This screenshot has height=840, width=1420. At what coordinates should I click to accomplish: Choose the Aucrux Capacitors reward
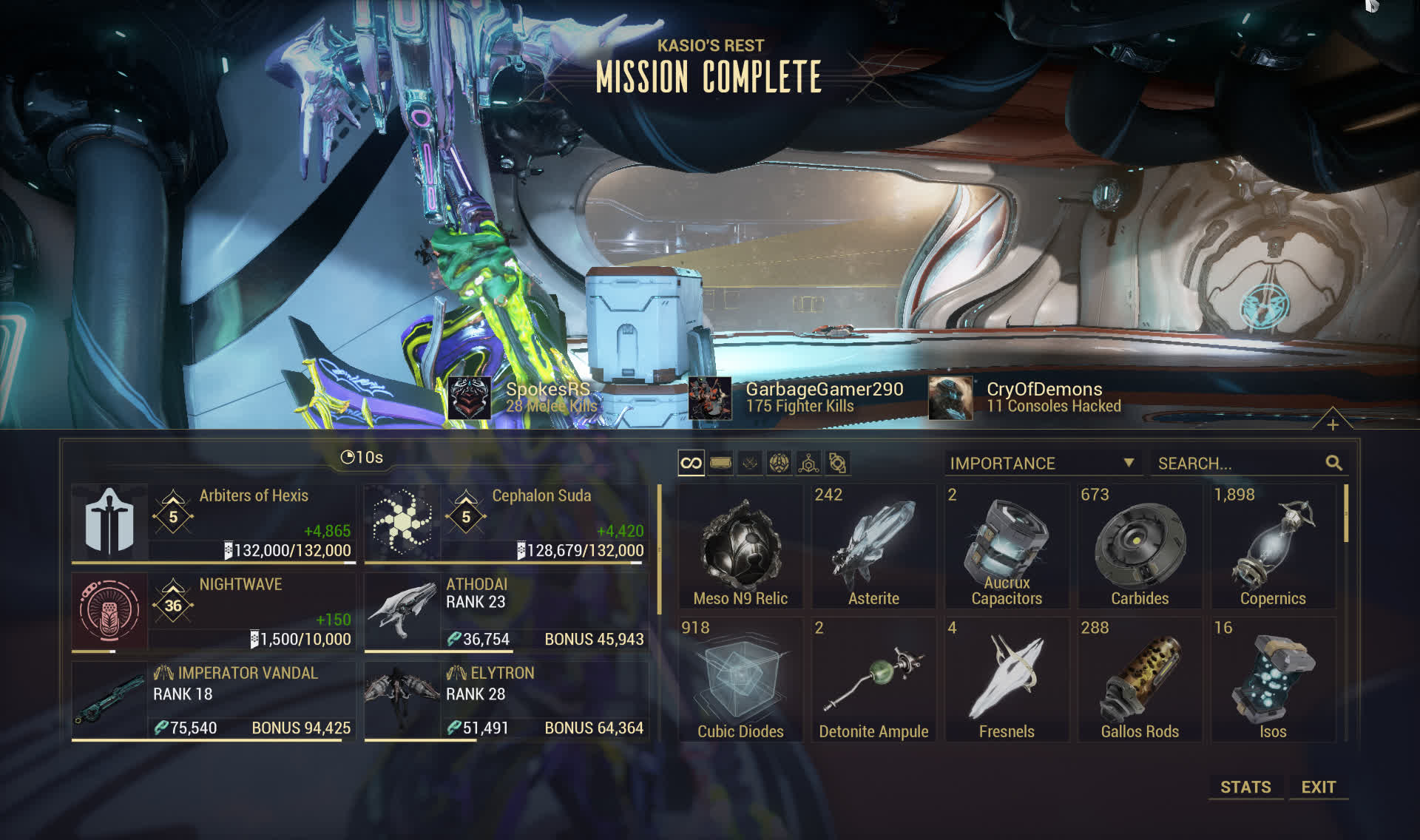point(1007,546)
